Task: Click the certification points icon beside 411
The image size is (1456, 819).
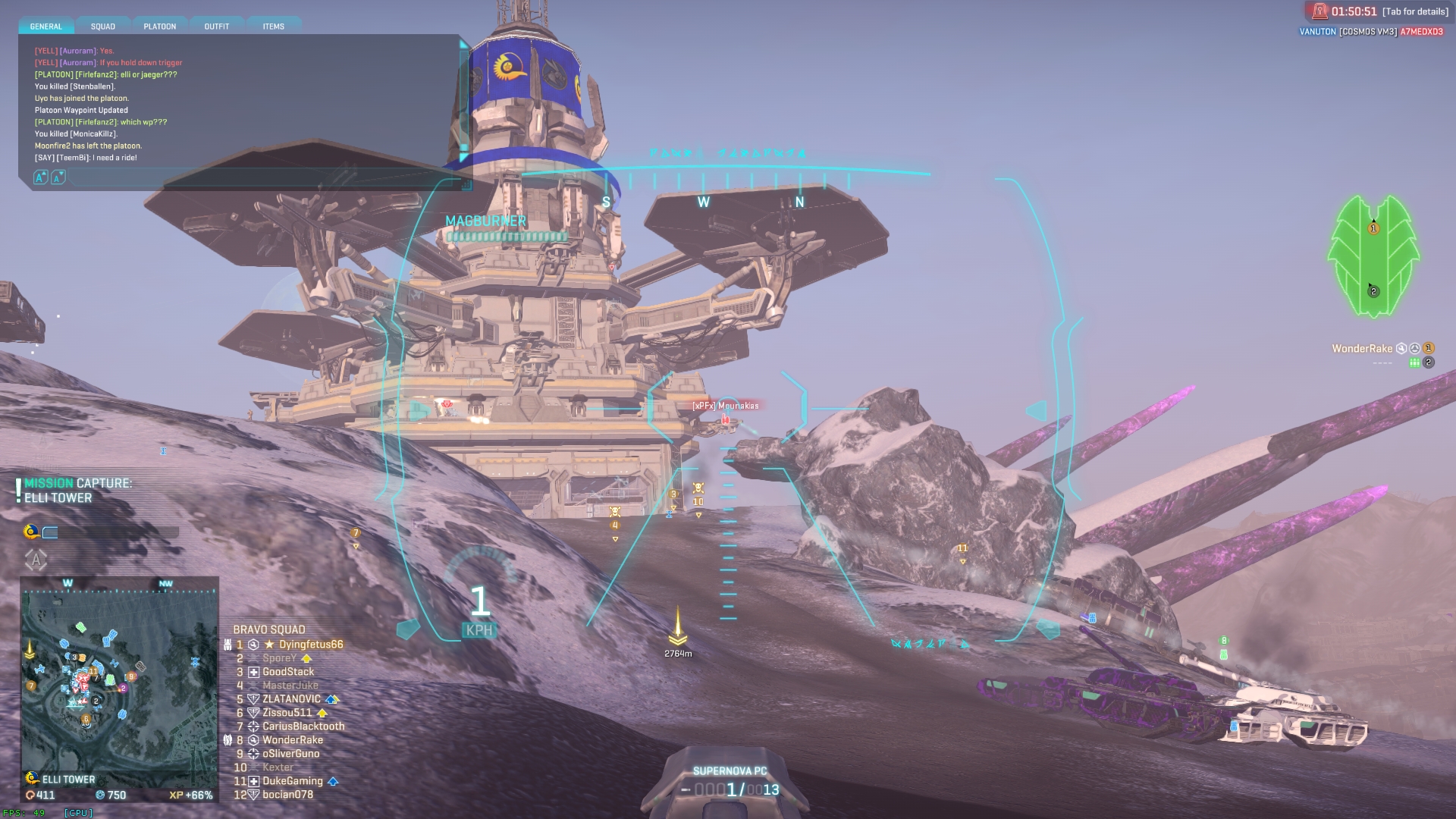Action: (x=30, y=795)
